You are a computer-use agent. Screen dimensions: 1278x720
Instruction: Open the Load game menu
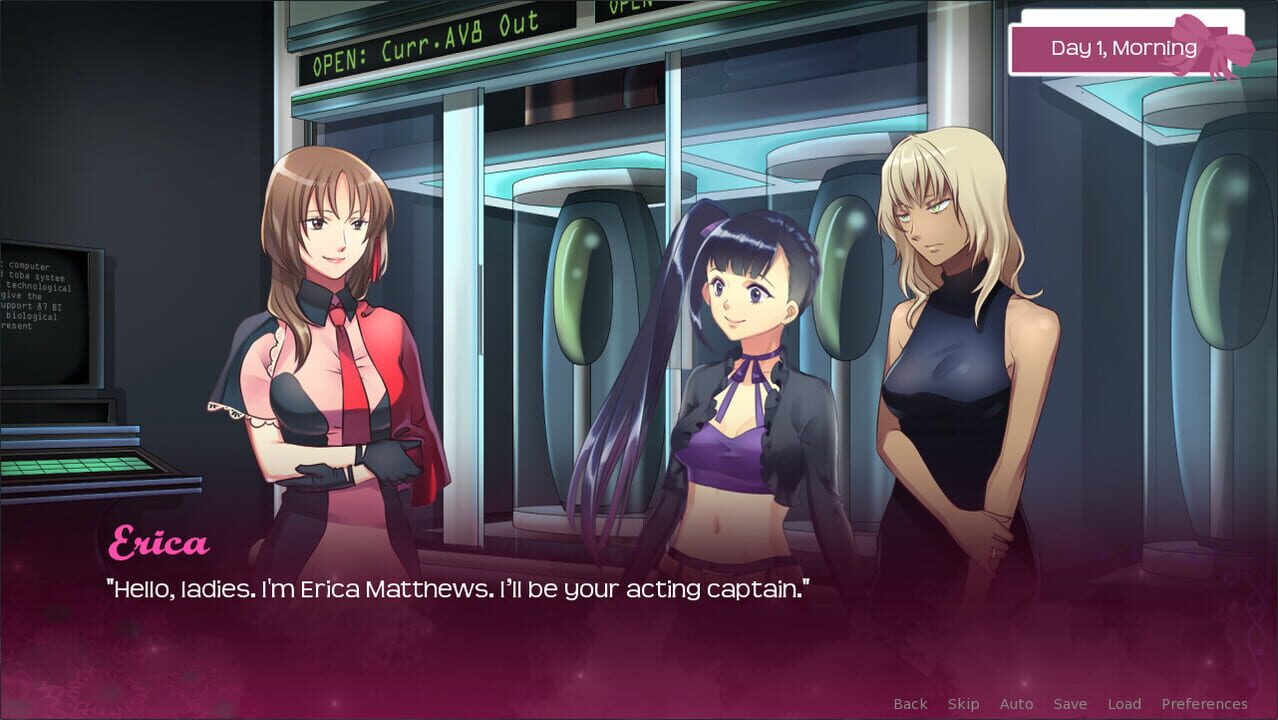point(1124,704)
